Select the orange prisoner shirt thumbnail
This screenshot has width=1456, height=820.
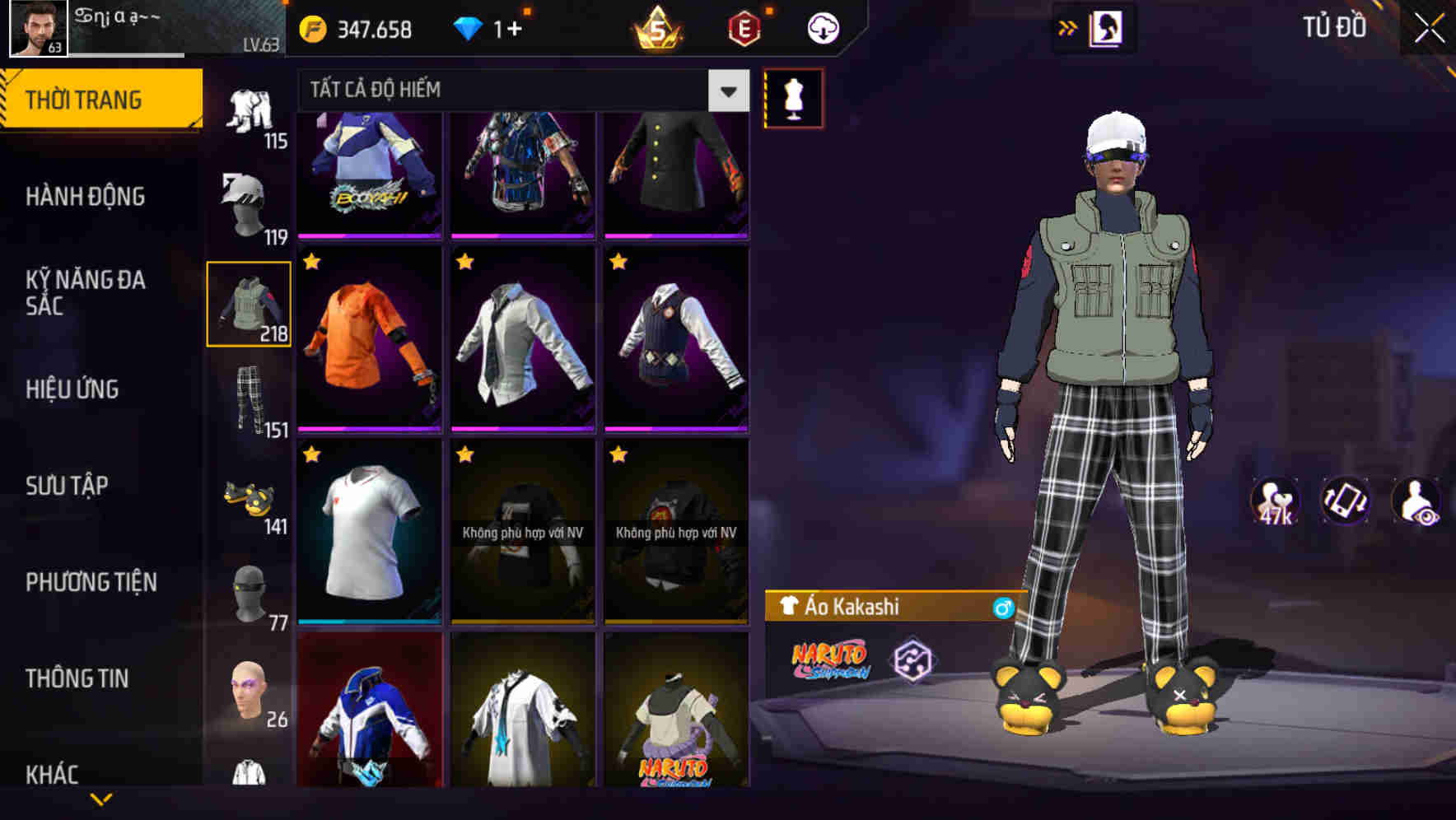(369, 338)
